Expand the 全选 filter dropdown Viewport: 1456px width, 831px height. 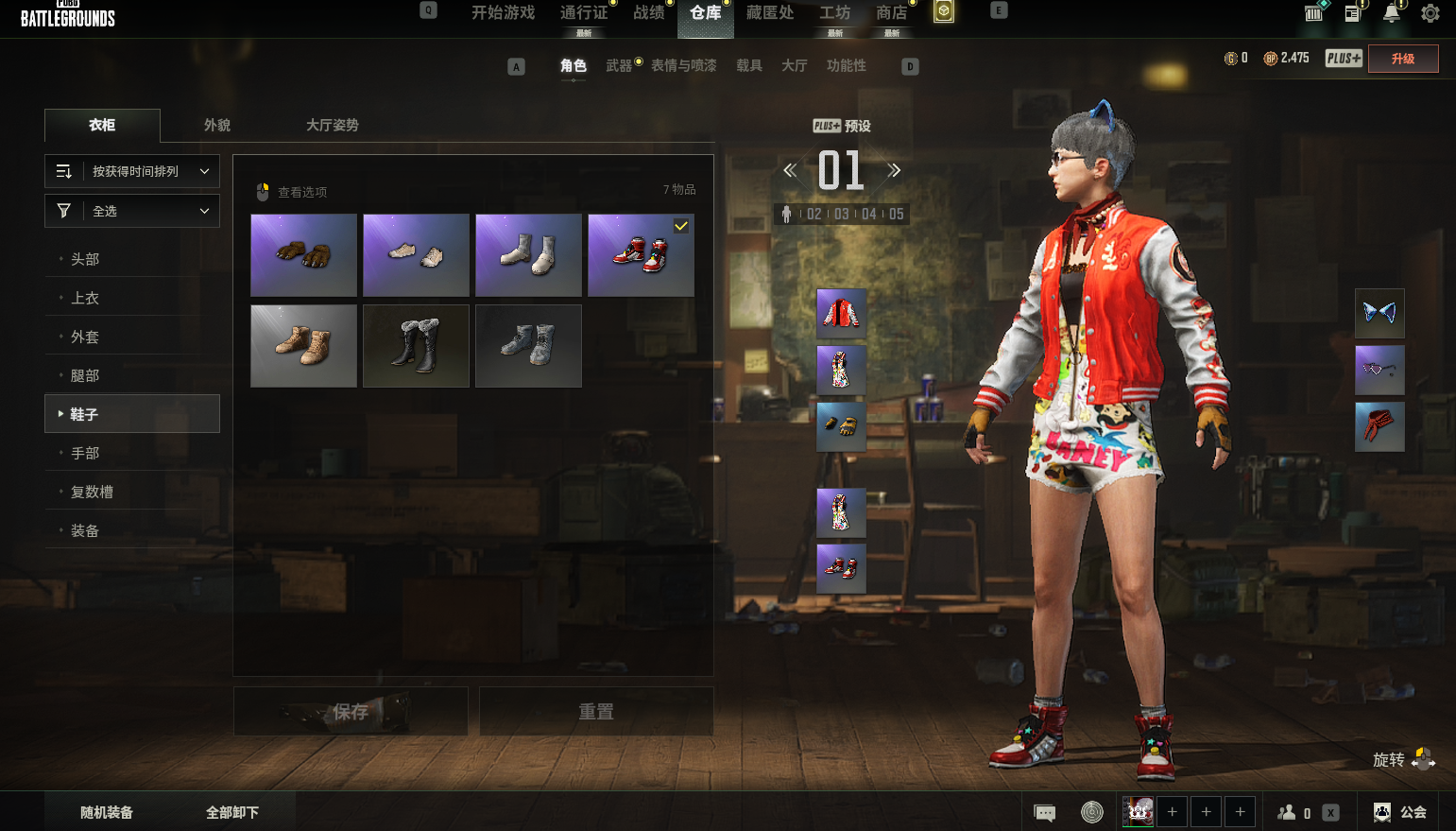coord(132,211)
